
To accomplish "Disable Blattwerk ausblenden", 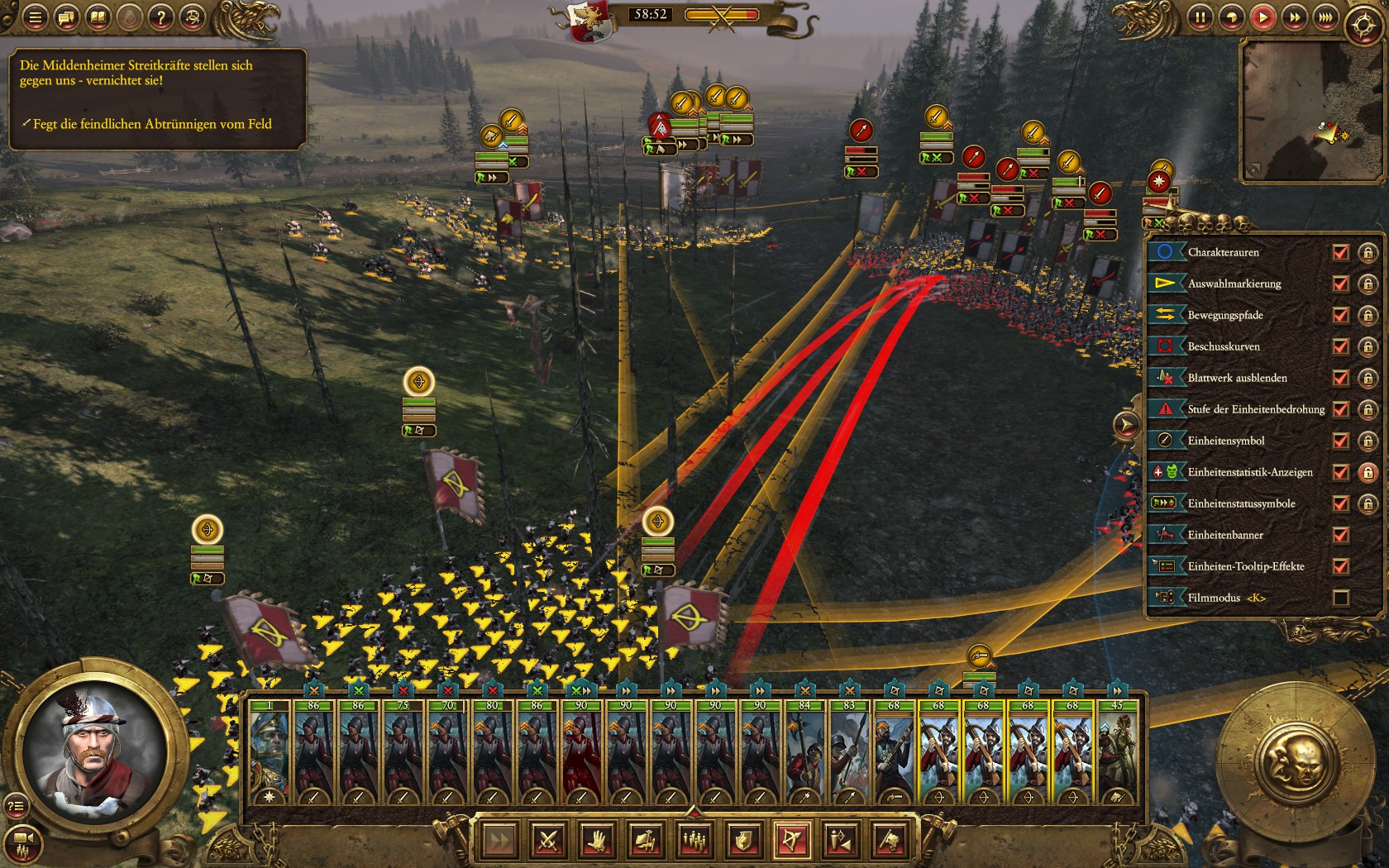I will 1341,378.
